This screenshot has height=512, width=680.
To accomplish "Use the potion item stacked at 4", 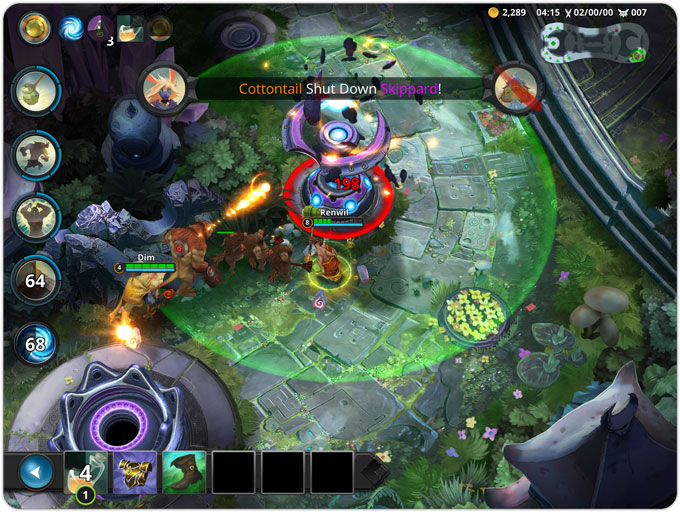I will click(x=86, y=472).
